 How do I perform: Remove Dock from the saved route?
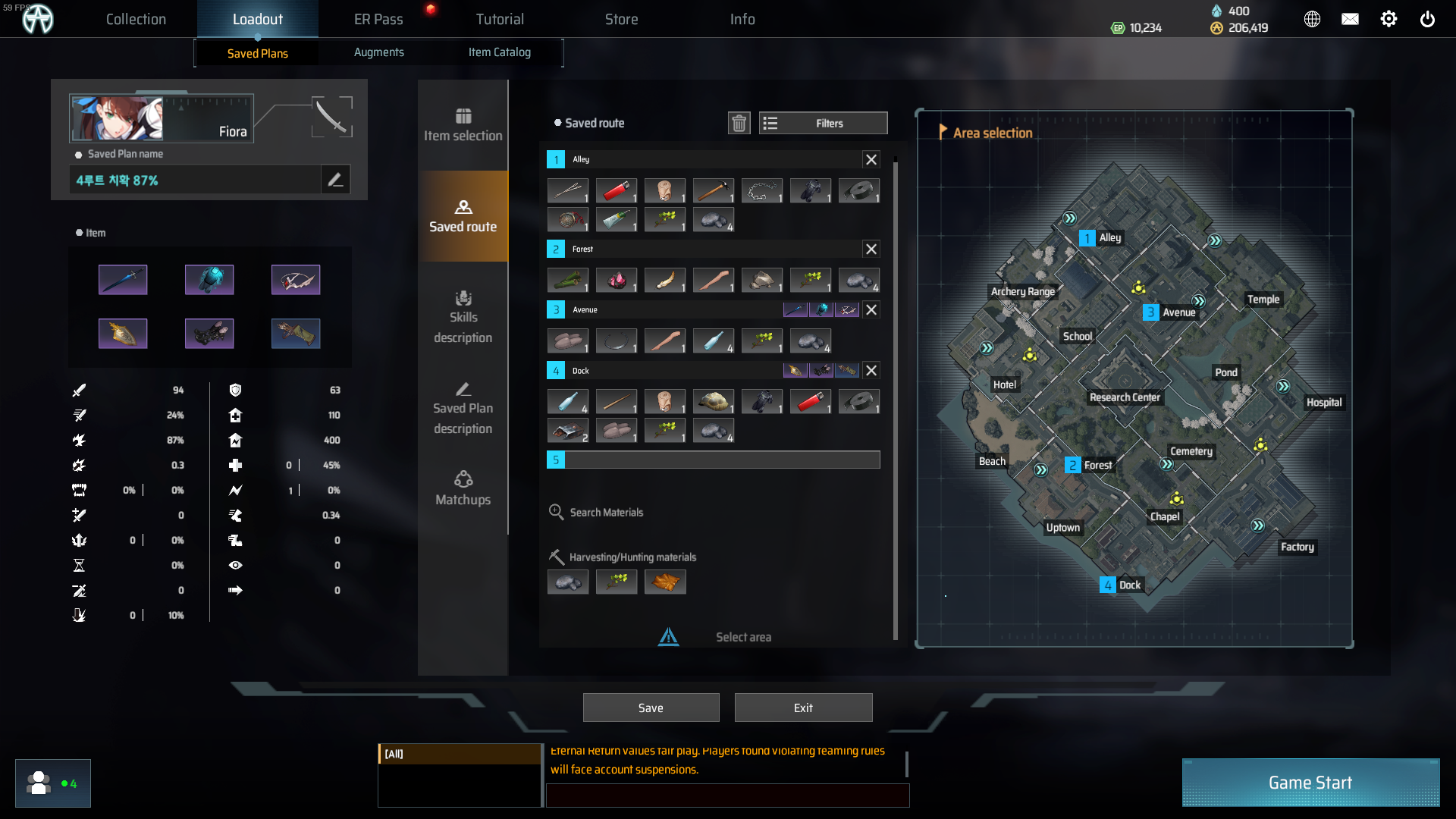pyautogui.click(x=871, y=371)
